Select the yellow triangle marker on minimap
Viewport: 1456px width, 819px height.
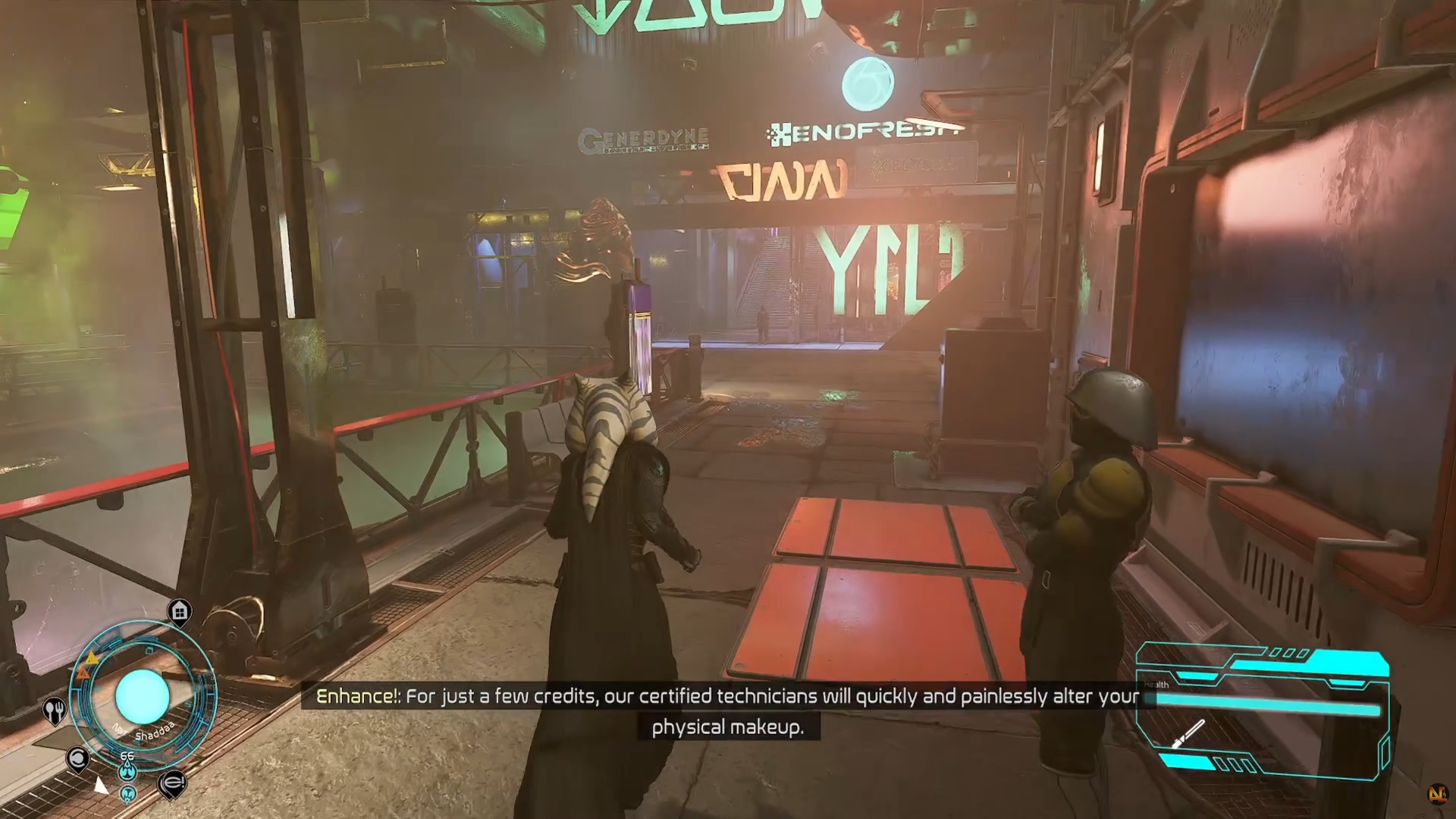pos(92,657)
